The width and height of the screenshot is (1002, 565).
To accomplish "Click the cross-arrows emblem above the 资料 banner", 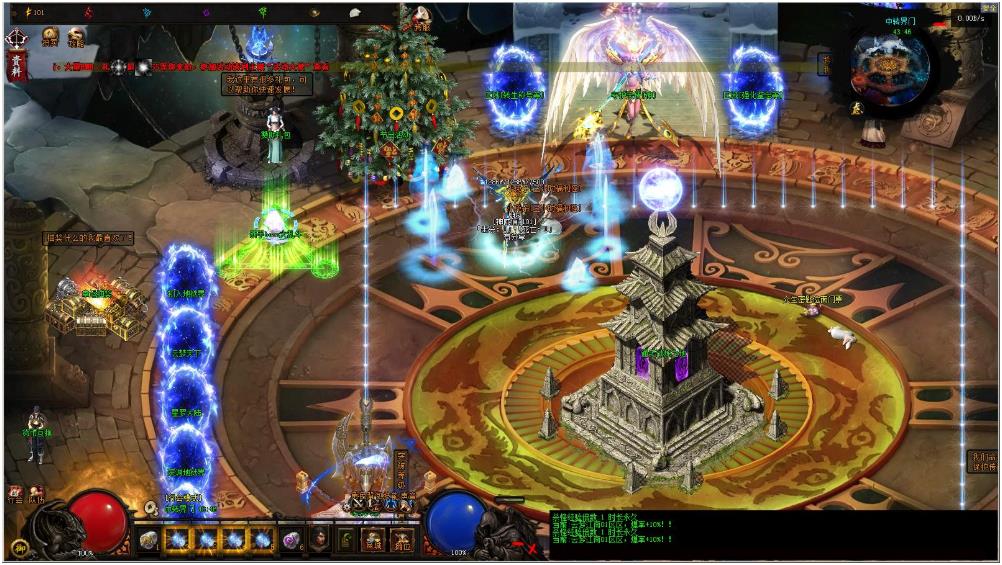I will coord(16,39).
